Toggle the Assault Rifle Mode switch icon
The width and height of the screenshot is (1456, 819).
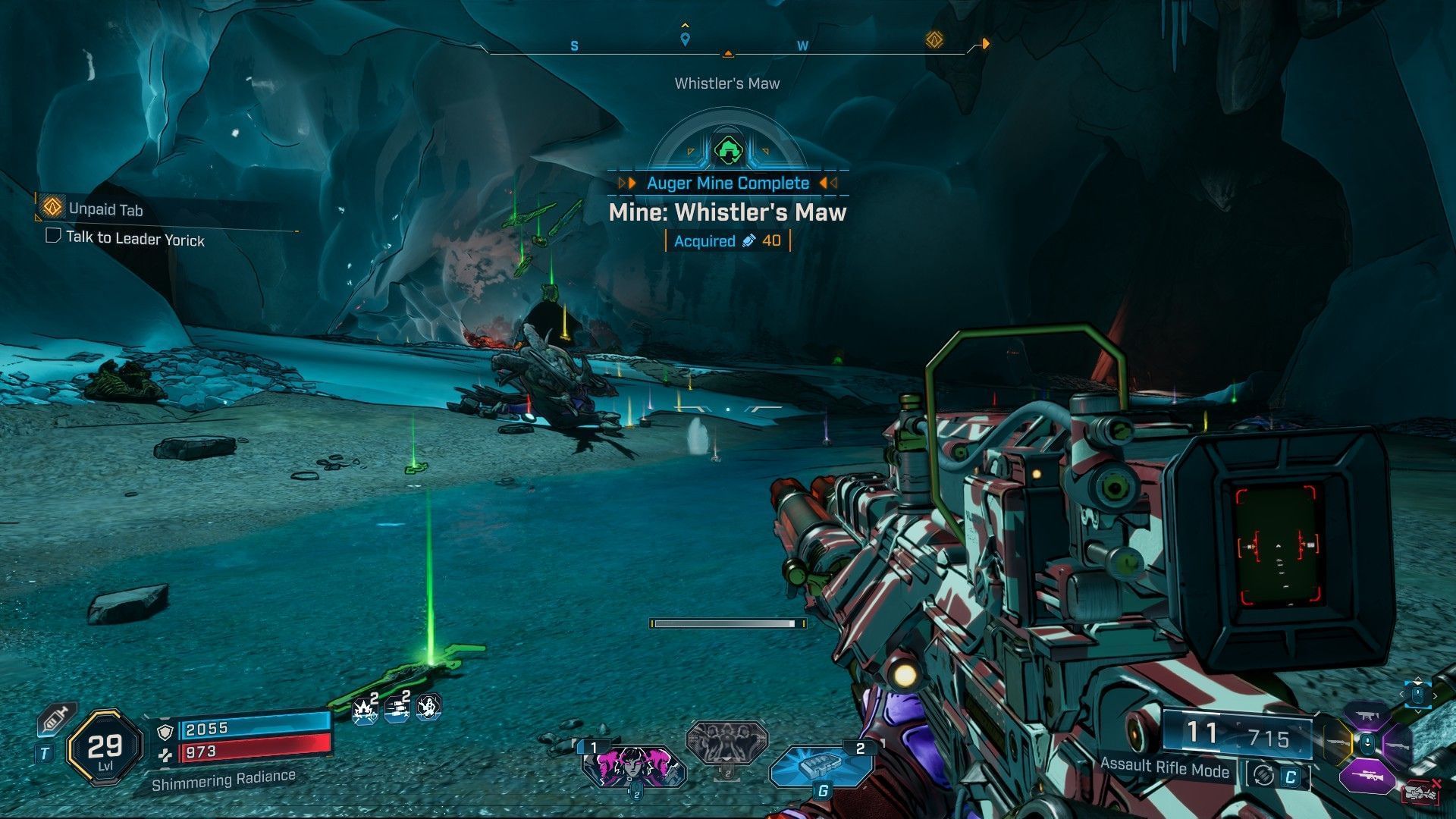pos(1263,775)
